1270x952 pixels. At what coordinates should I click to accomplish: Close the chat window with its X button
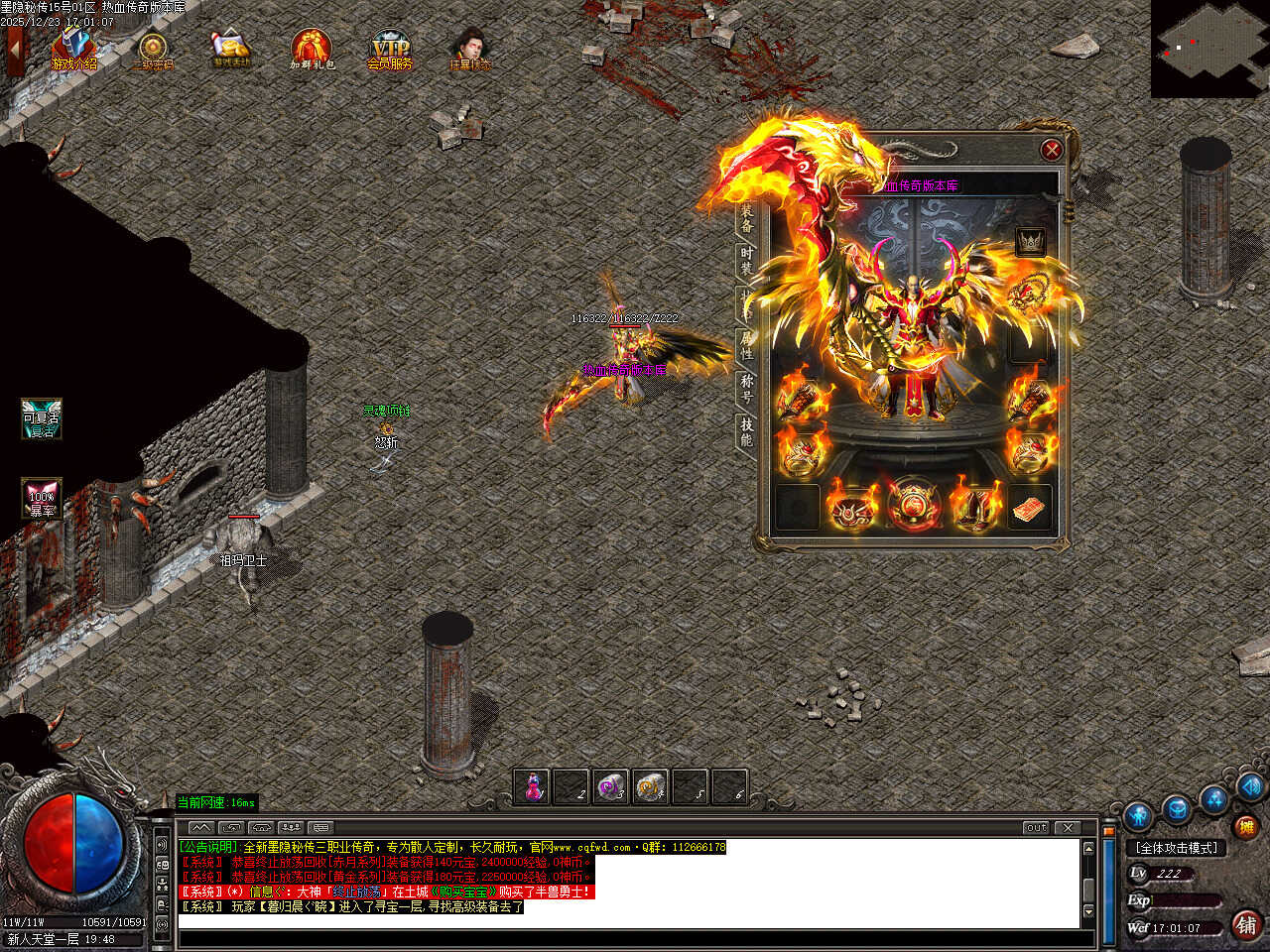click(1068, 827)
